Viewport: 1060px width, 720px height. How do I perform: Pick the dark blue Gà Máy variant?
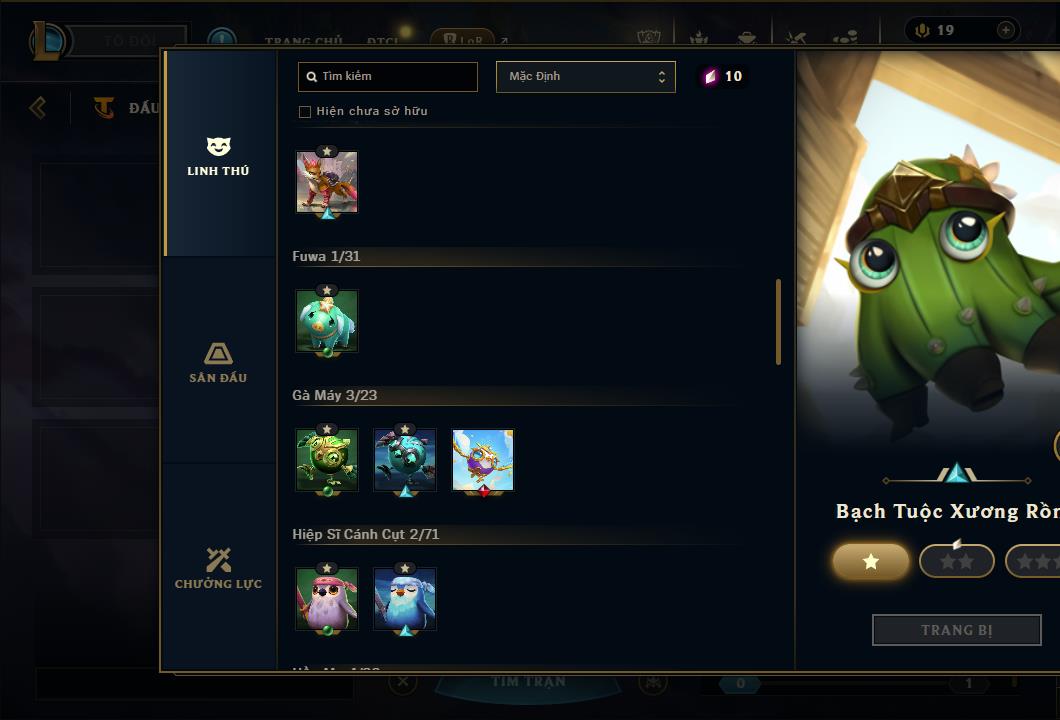[405, 460]
